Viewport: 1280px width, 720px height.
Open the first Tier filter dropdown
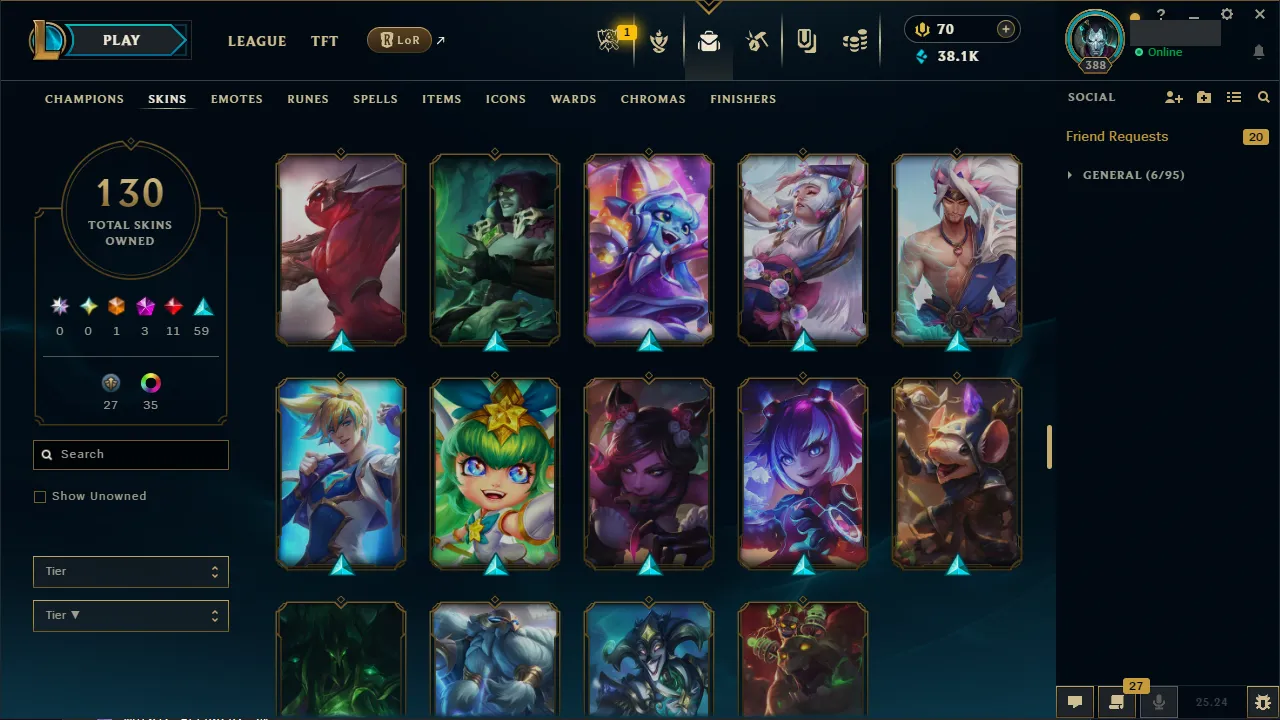[130, 571]
